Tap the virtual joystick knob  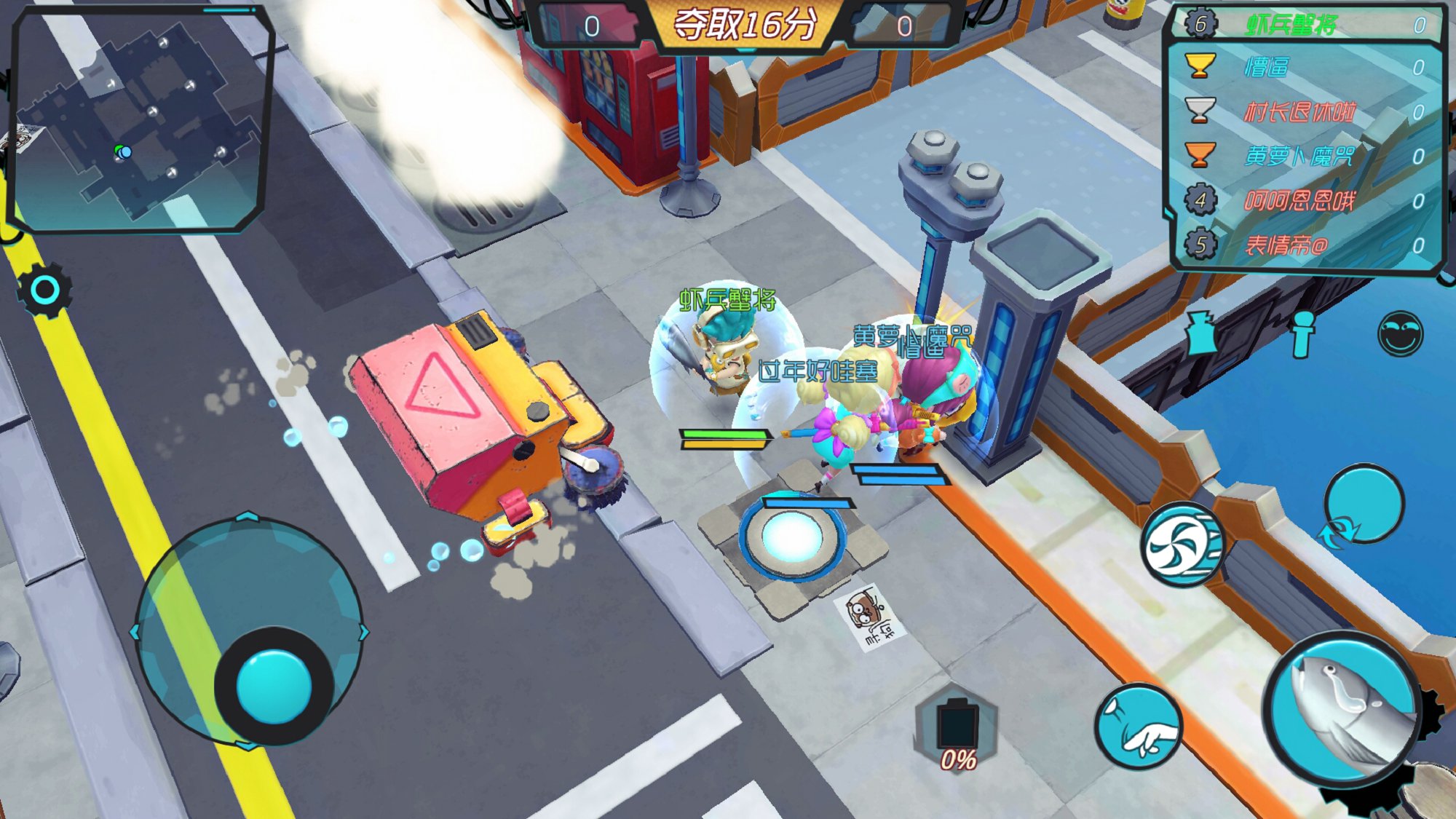click(x=274, y=686)
